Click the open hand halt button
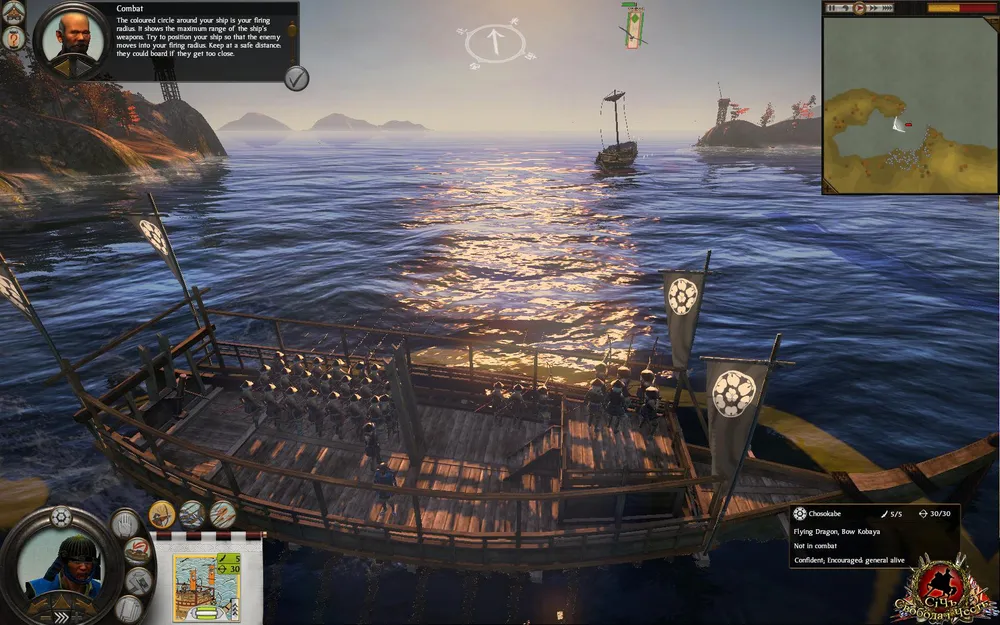1000x625 pixels. click(125, 523)
